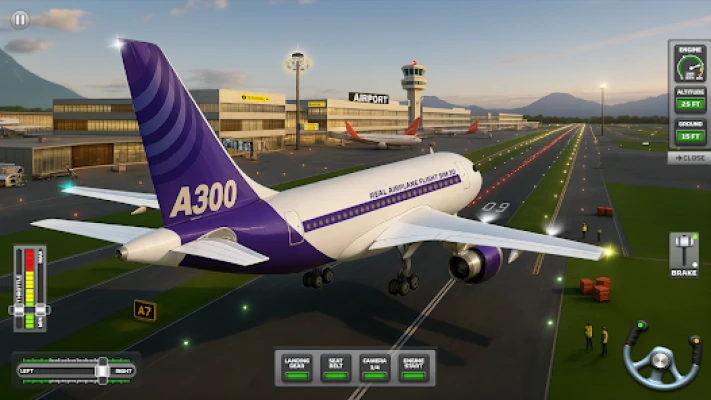Viewport: 711px width, 400px height.
Task: Click the throttle slider handle
Action: 30,310
